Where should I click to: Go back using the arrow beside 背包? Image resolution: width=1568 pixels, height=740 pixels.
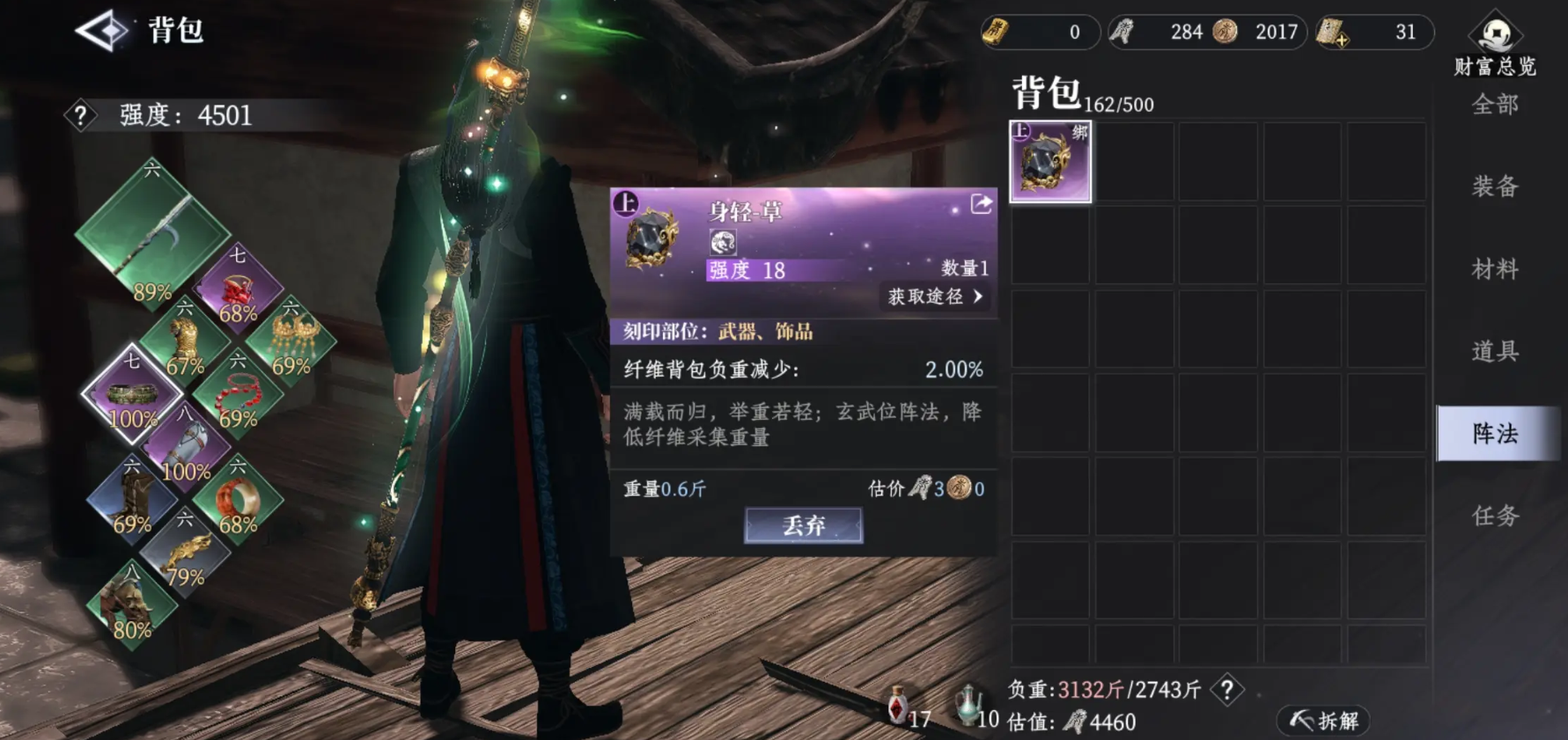[x=103, y=31]
